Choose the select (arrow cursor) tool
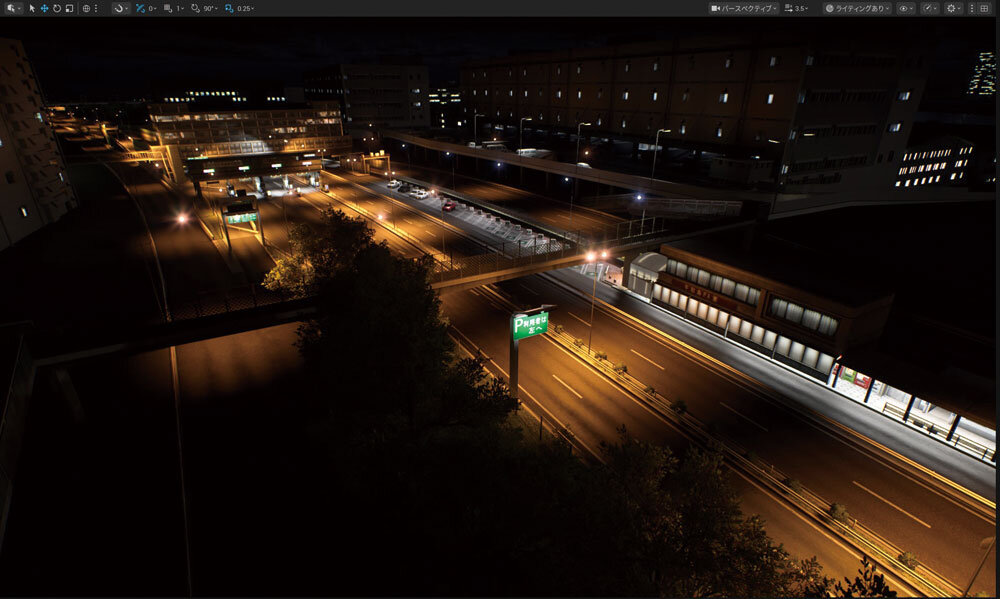The height and width of the screenshot is (599, 1000). pos(32,8)
